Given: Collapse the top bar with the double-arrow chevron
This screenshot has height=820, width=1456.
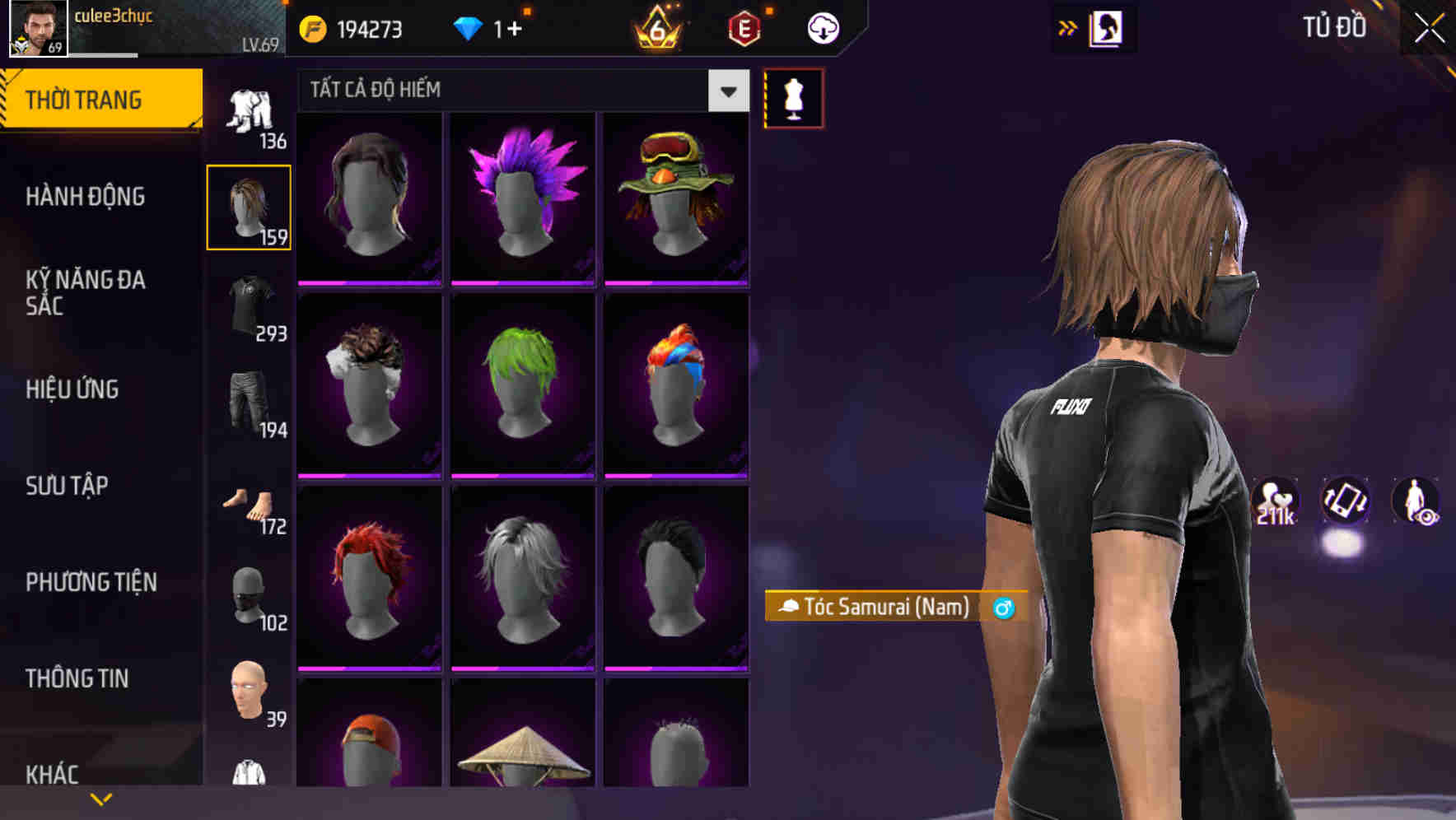Looking at the screenshot, I should coord(1068,27).
